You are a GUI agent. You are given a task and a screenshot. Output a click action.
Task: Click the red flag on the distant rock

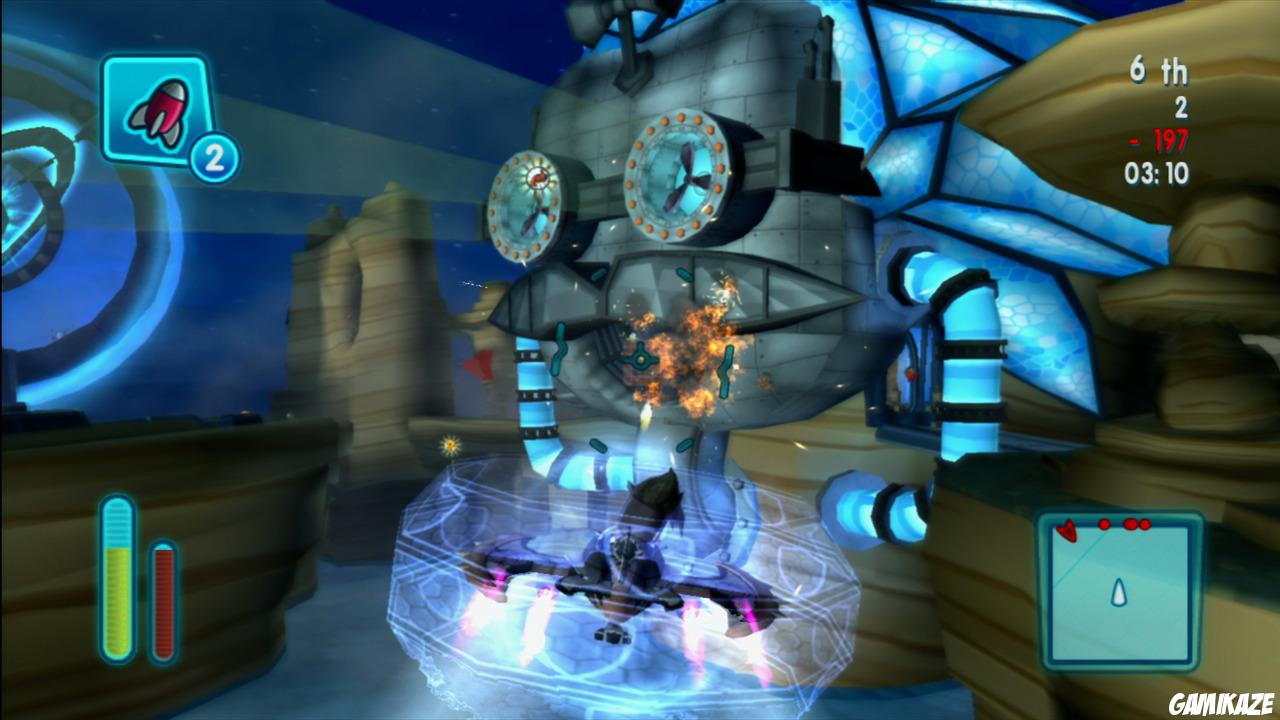tap(478, 365)
